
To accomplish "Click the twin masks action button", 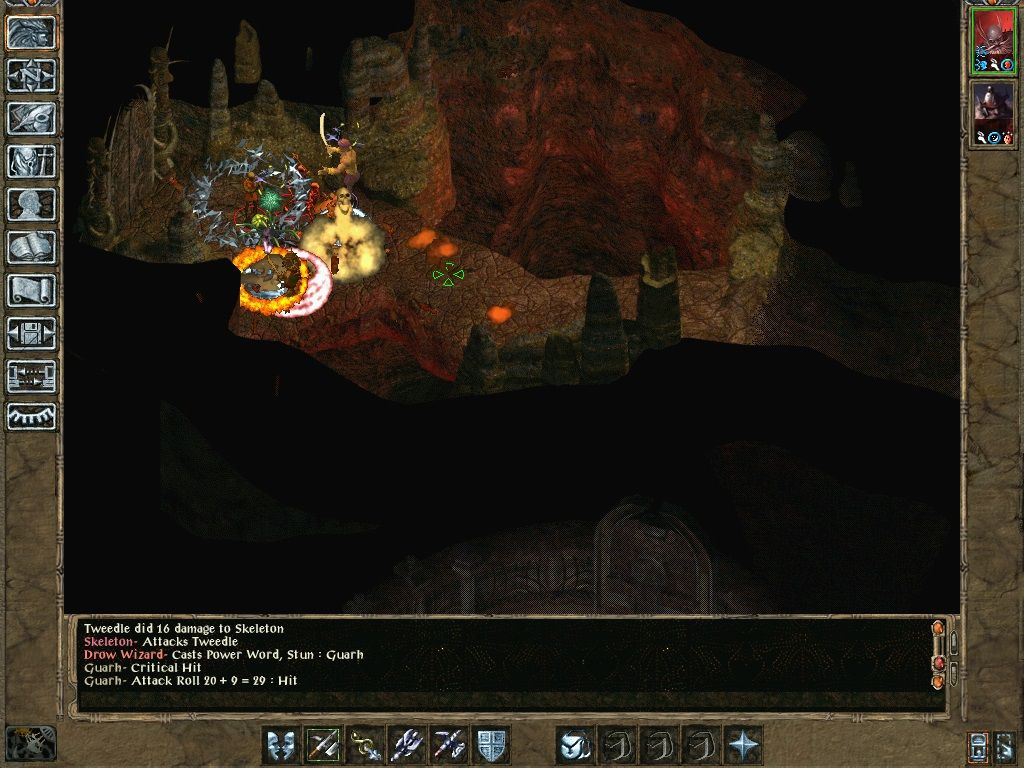I will click(x=281, y=745).
